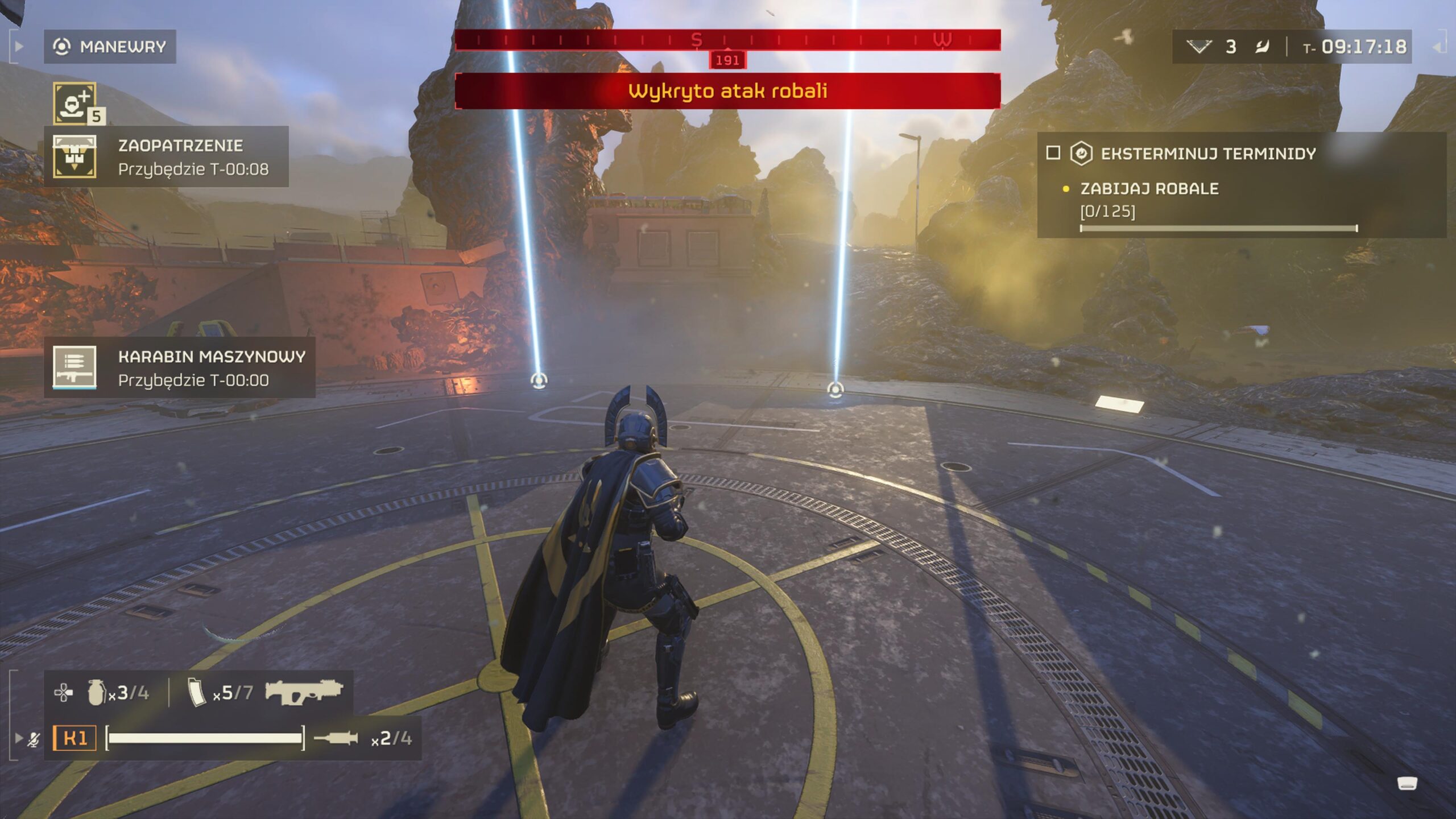Tick the Eksterminuj Terminidy objective checkbox
Image resolution: width=1456 pixels, height=819 pixels.
coord(1053,153)
